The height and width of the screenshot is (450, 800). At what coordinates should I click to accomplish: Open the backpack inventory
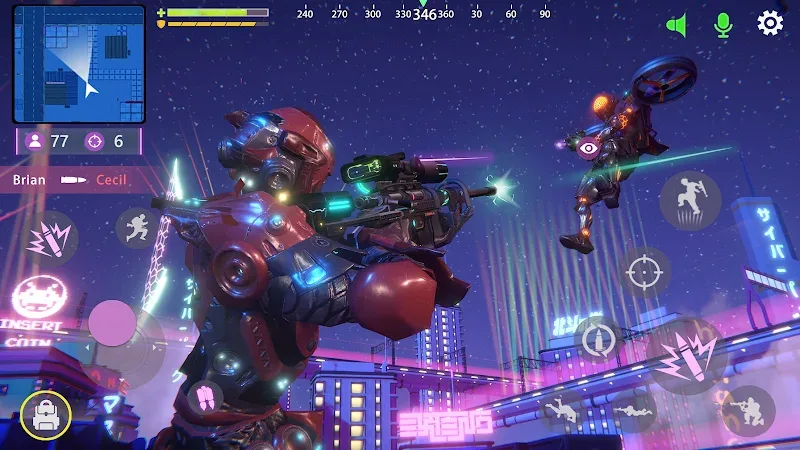45,415
